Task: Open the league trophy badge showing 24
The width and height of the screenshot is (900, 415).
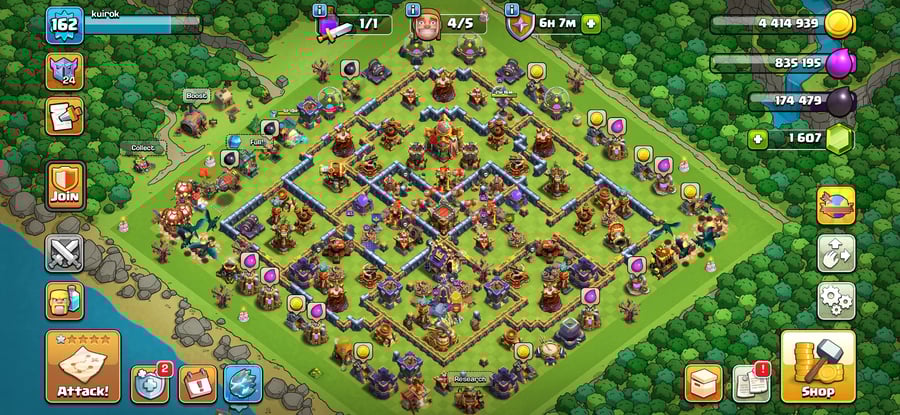Action: (65, 71)
